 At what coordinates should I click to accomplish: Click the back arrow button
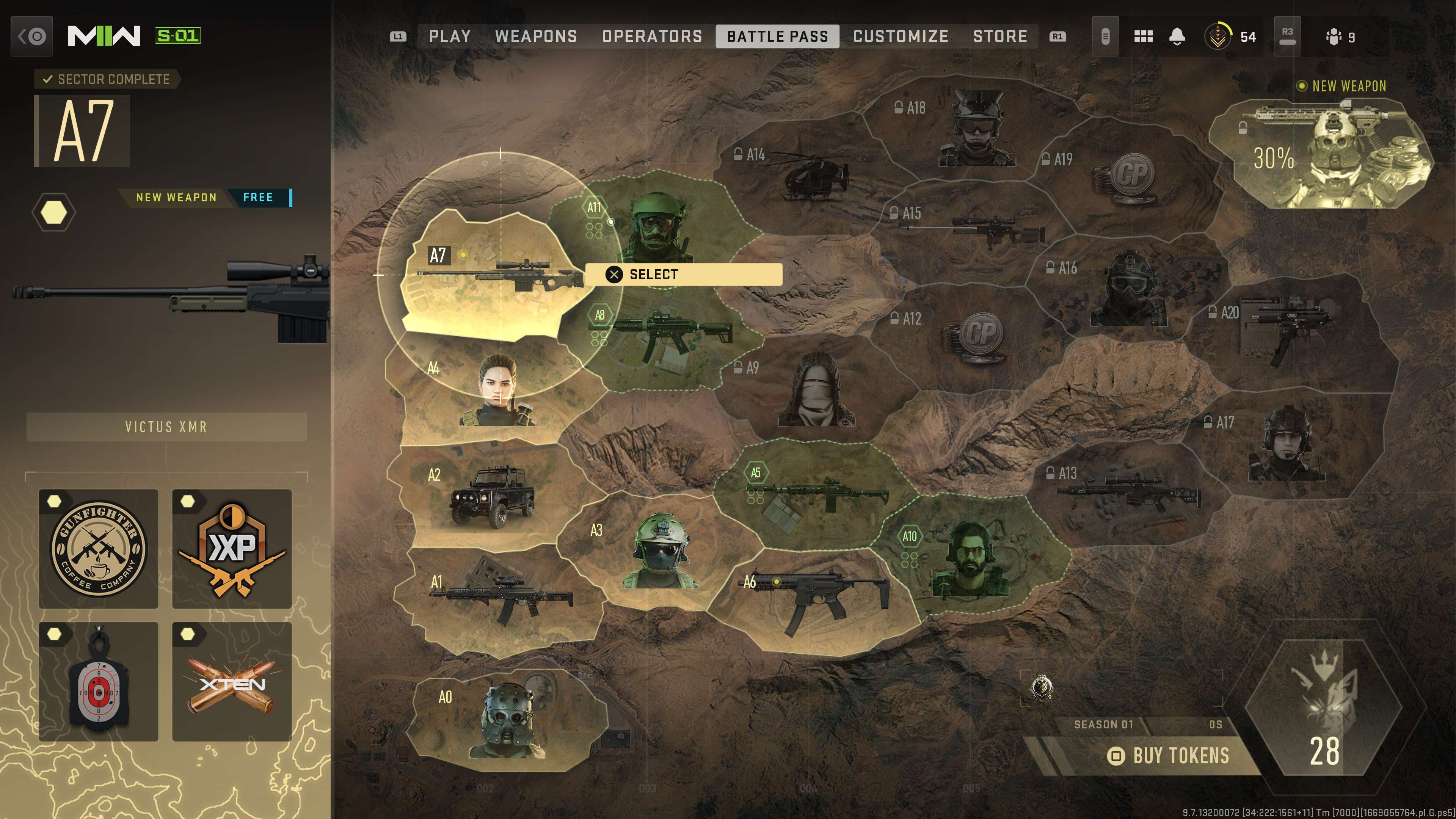point(31,37)
